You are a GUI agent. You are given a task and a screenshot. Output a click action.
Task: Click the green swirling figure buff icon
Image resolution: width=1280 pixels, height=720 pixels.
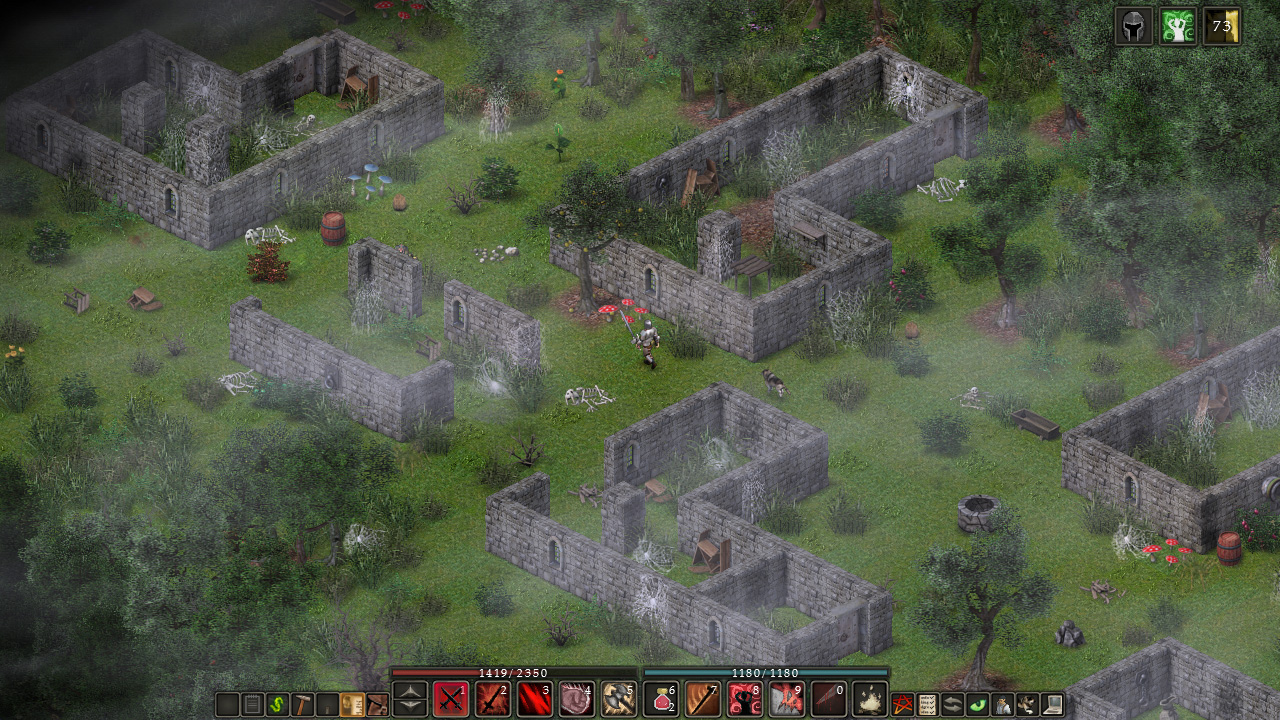click(x=1178, y=26)
